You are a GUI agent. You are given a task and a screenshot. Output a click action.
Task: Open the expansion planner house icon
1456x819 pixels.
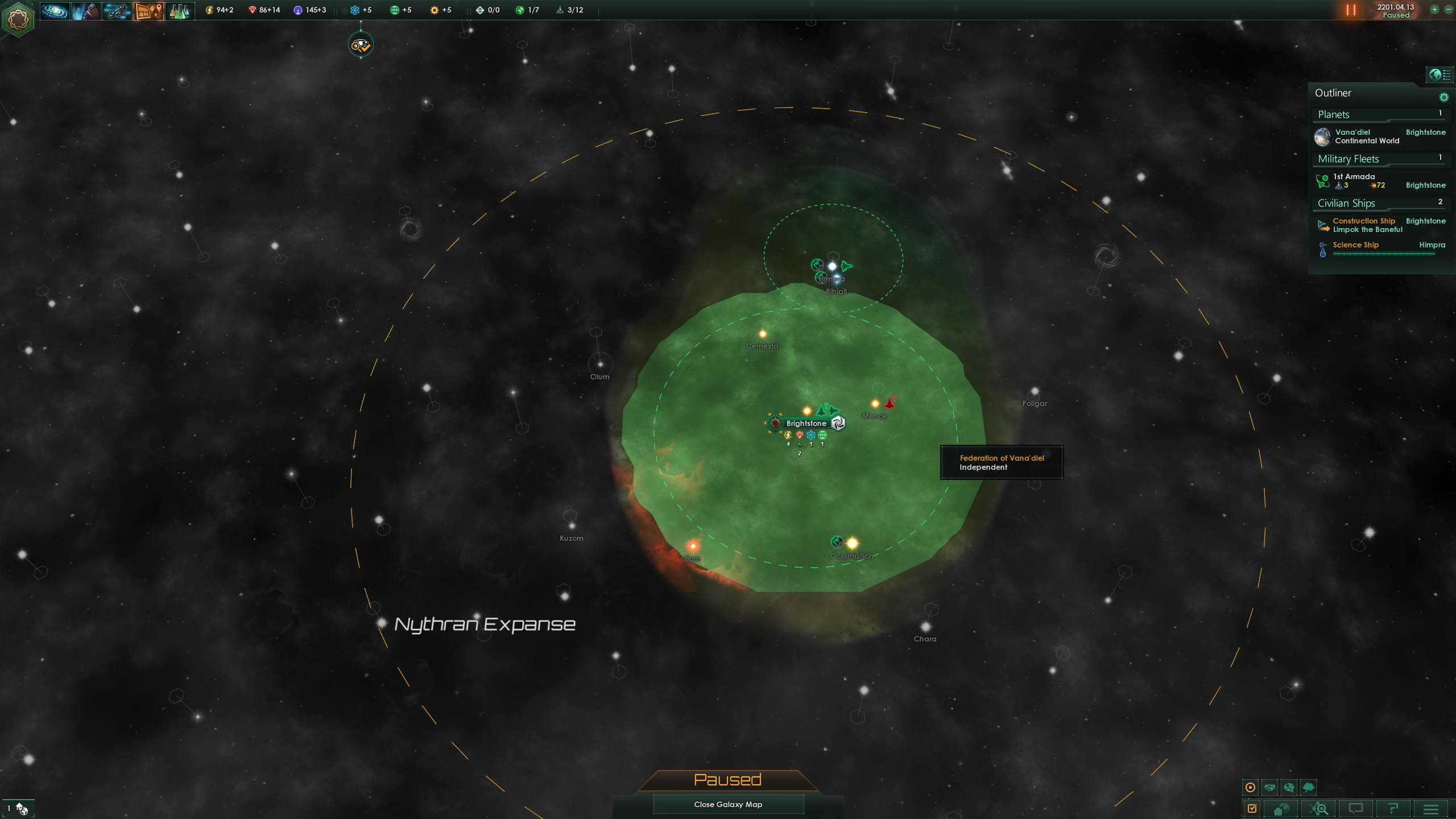click(1281, 808)
